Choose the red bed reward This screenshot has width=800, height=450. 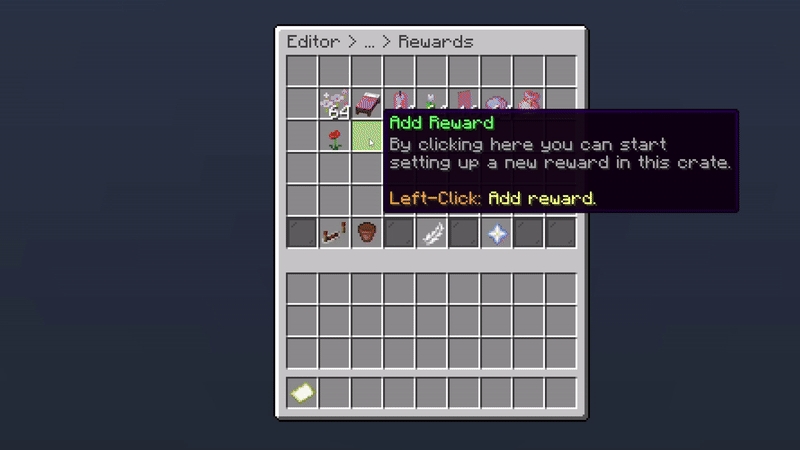(367, 104)
